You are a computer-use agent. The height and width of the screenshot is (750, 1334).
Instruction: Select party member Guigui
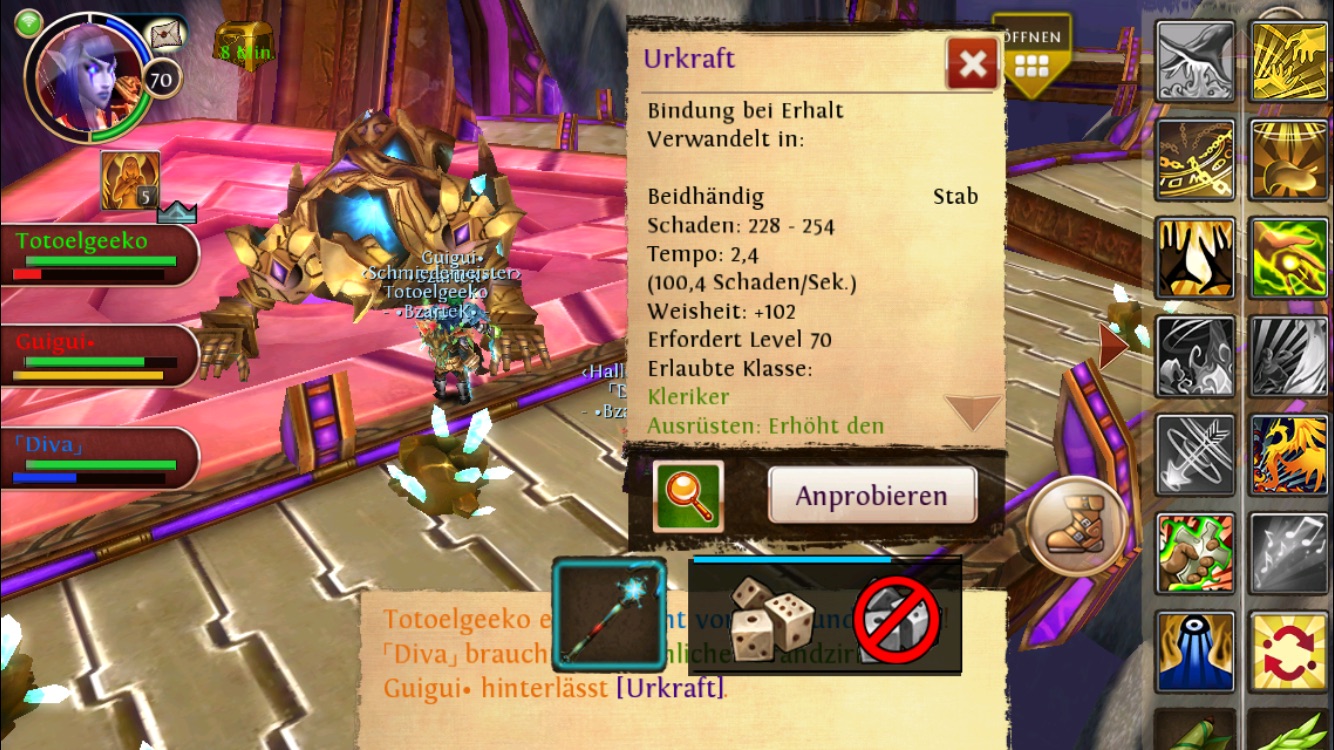97,355
